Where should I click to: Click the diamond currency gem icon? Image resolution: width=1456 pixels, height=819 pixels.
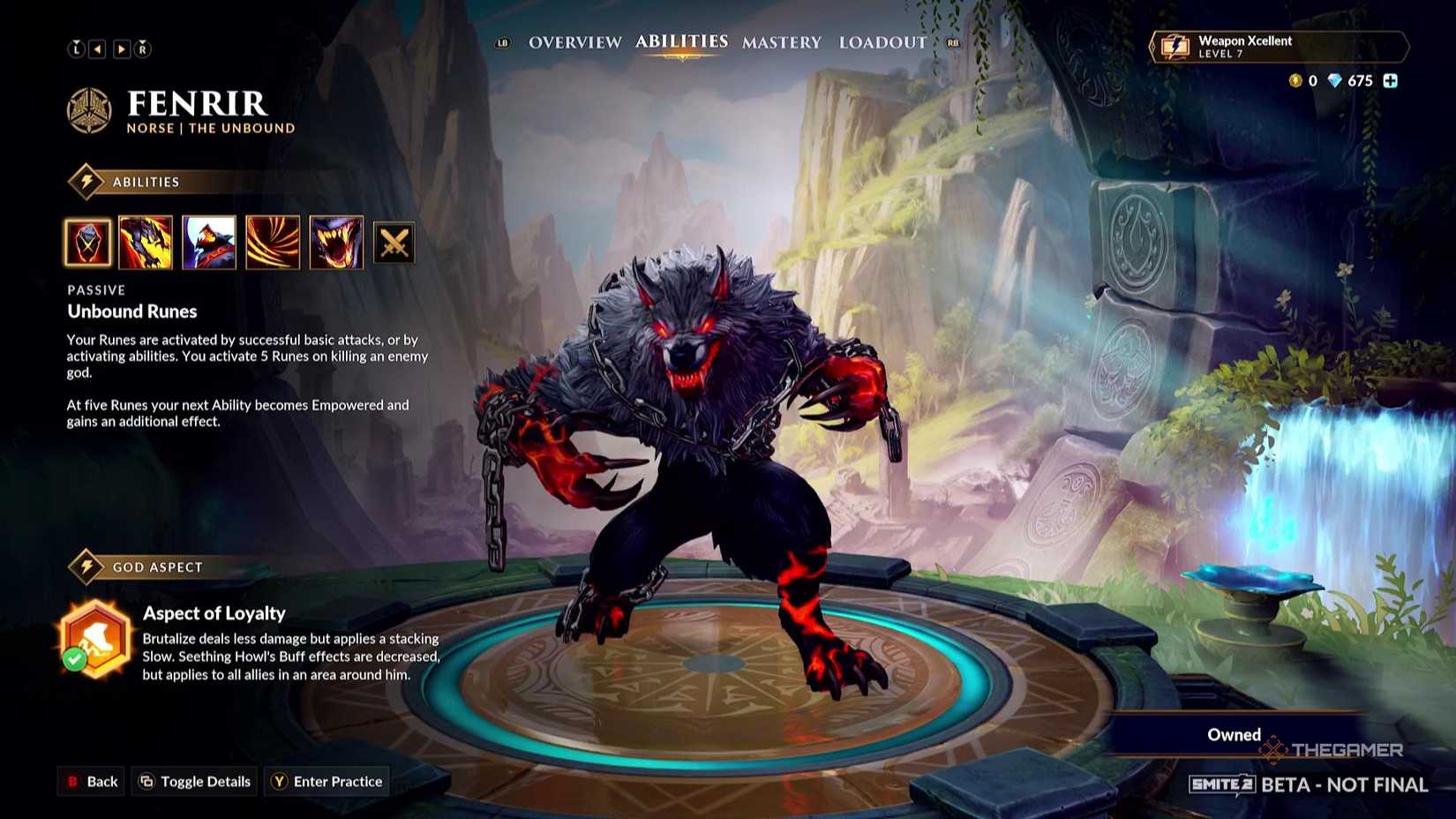click(1334, 81)
